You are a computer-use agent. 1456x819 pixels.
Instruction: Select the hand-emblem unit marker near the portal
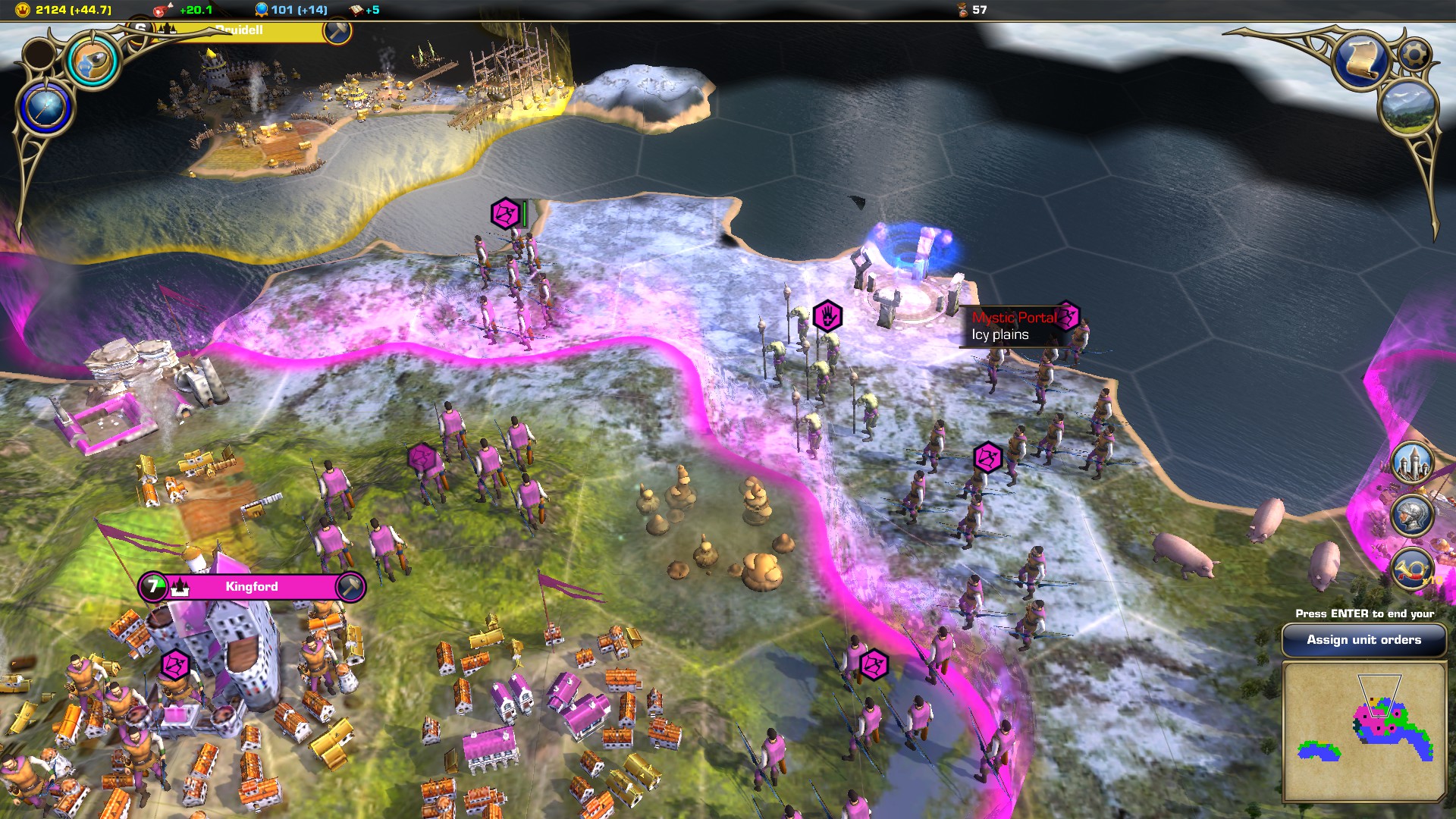827,315
